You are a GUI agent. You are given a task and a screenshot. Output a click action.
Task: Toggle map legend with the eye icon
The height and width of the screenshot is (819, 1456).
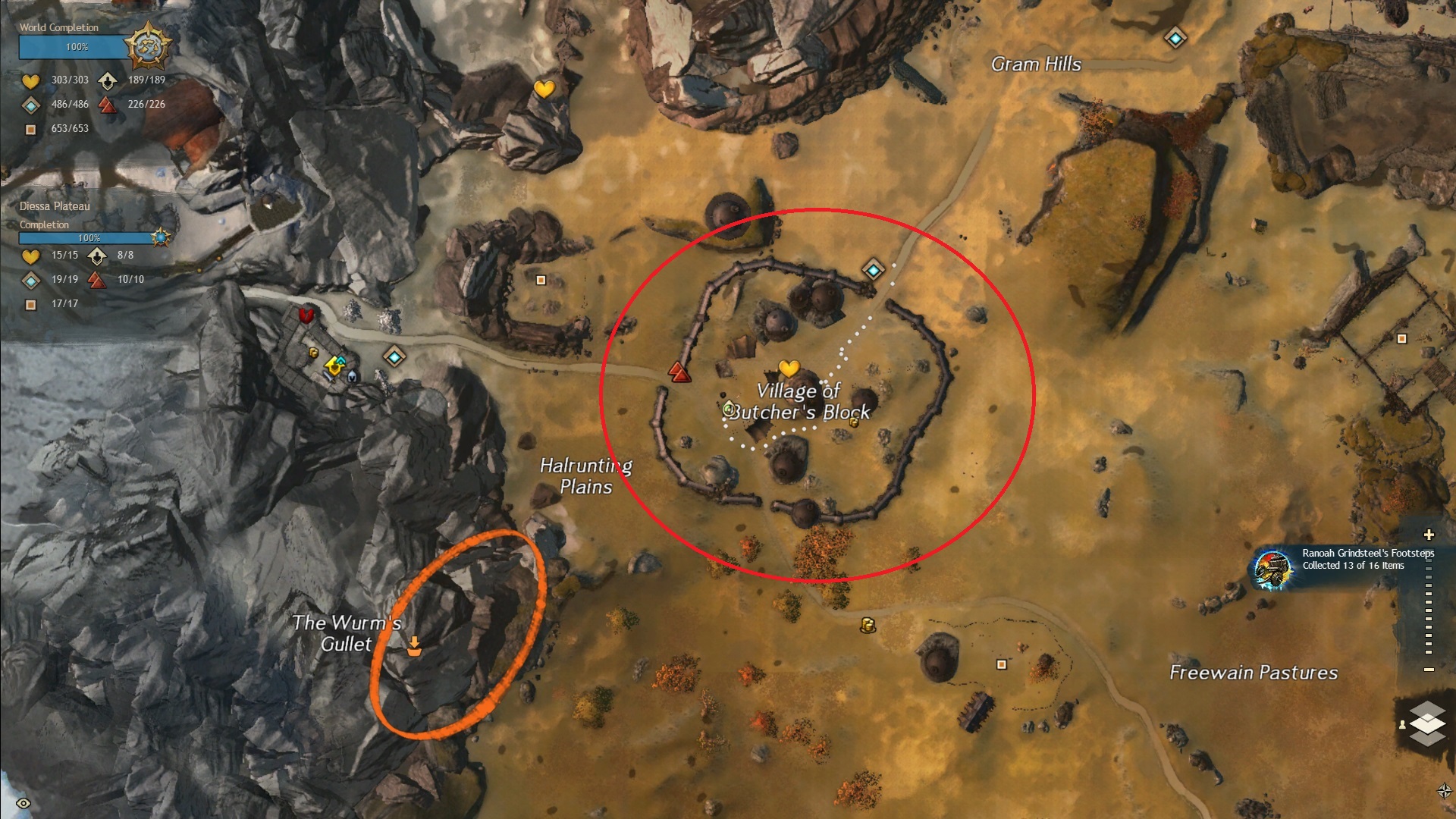(24, 803)
